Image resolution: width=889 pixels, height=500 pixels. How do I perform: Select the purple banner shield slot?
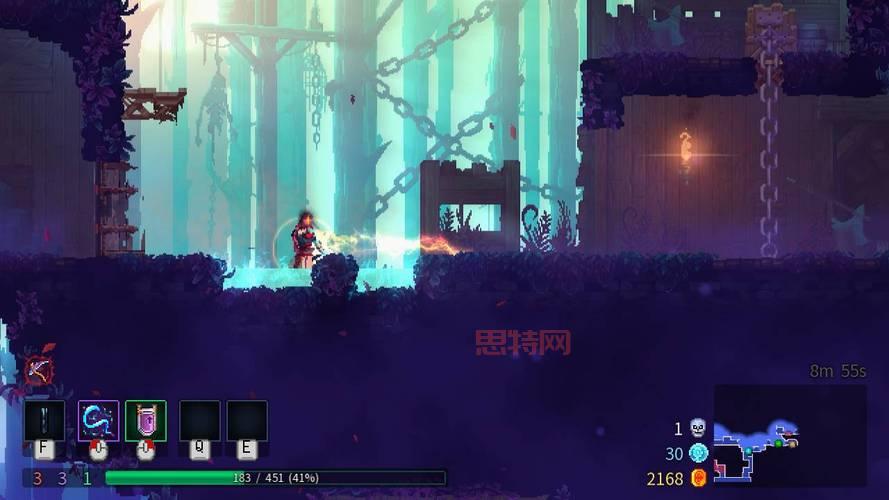click(x=146, y=421)
